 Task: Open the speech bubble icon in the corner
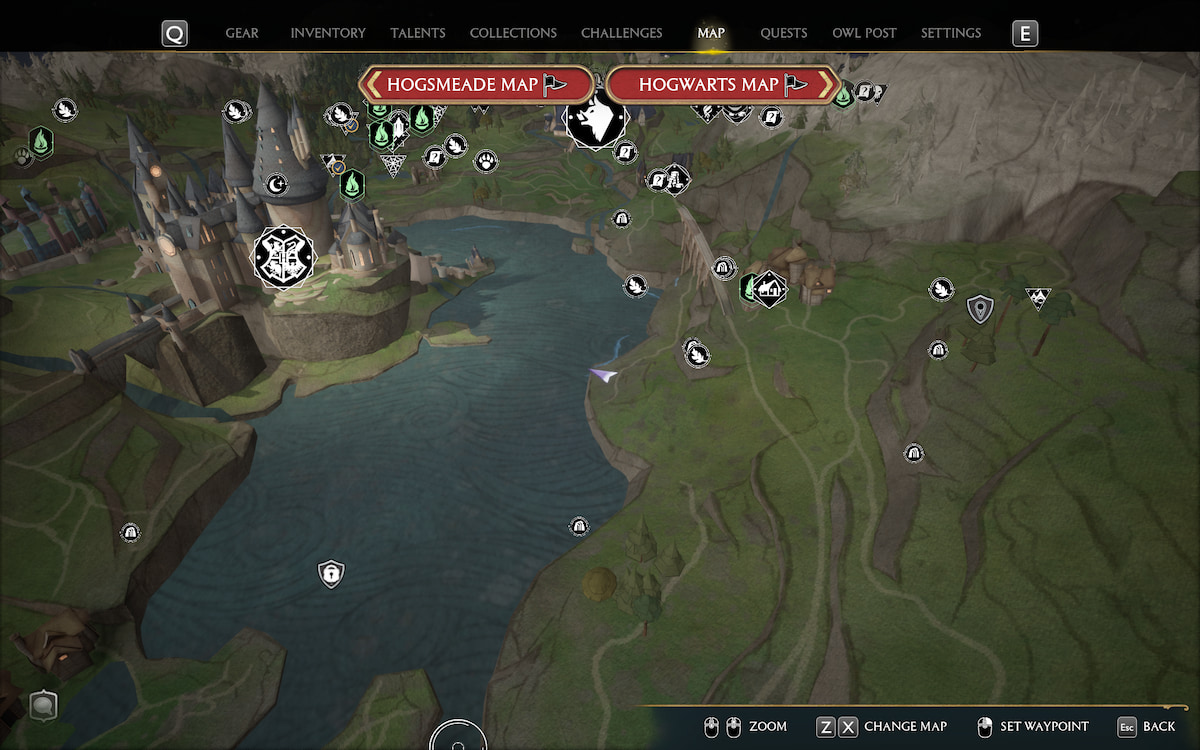43,706
